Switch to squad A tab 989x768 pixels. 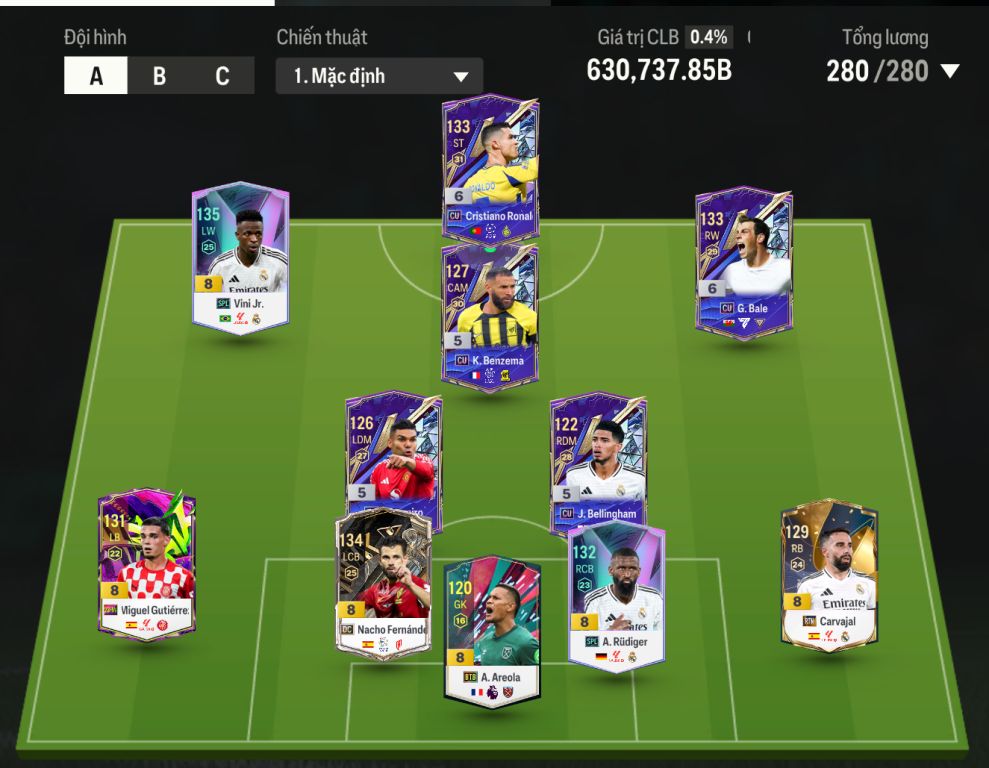tap(96, 76)
